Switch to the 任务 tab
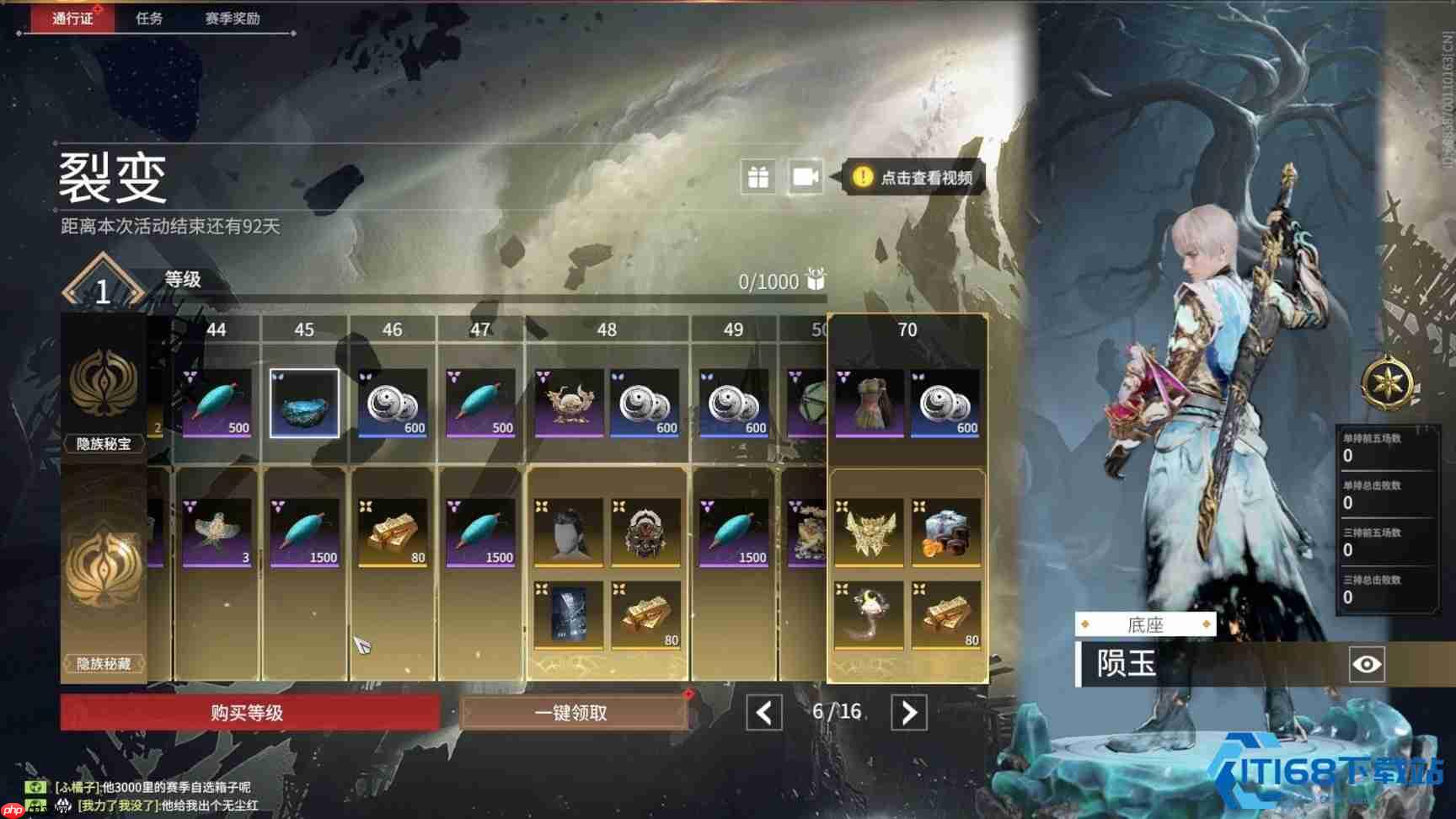 click(x=151, y=19)
